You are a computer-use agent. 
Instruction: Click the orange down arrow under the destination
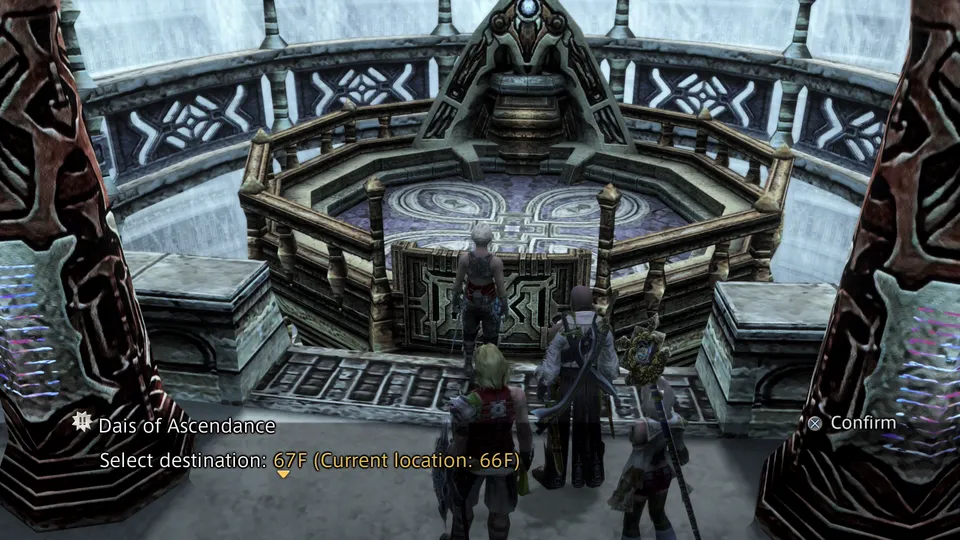283,474
